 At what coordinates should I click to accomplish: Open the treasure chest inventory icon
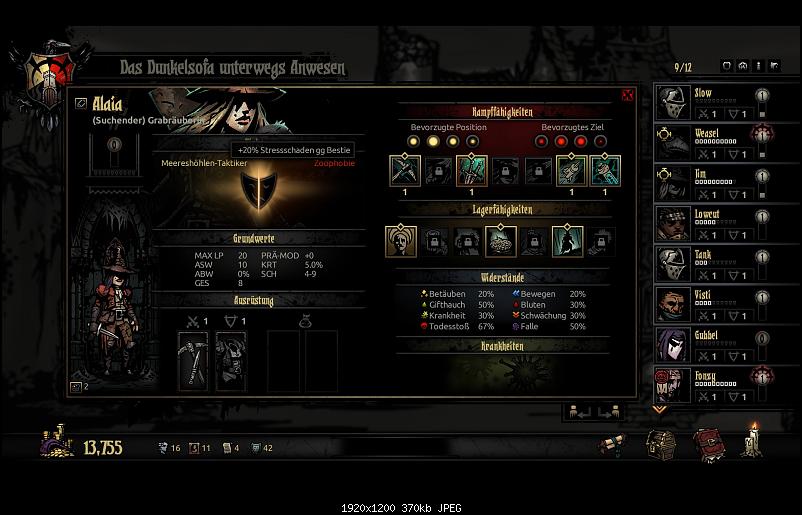659,443
